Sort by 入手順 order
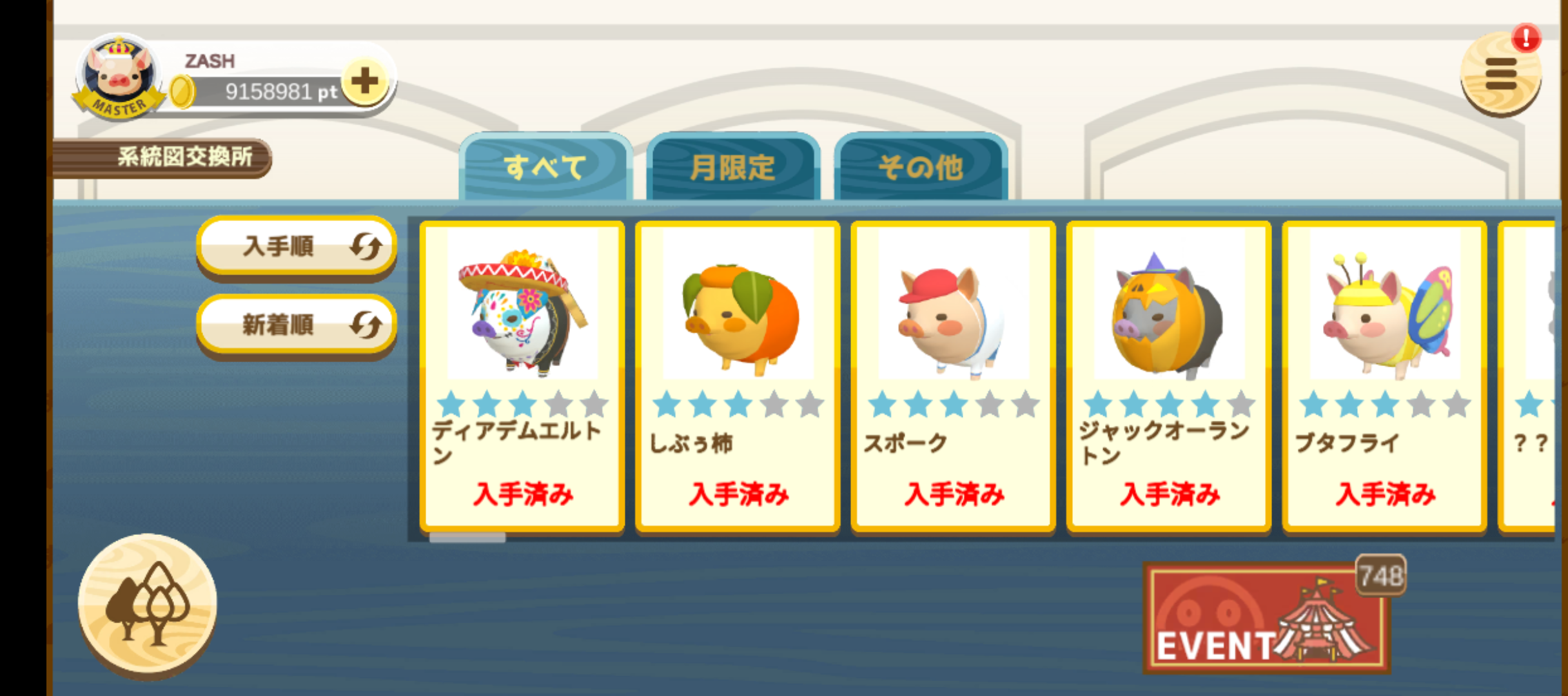This screenshot has width=1568, height=696. [x=296, y=246]
